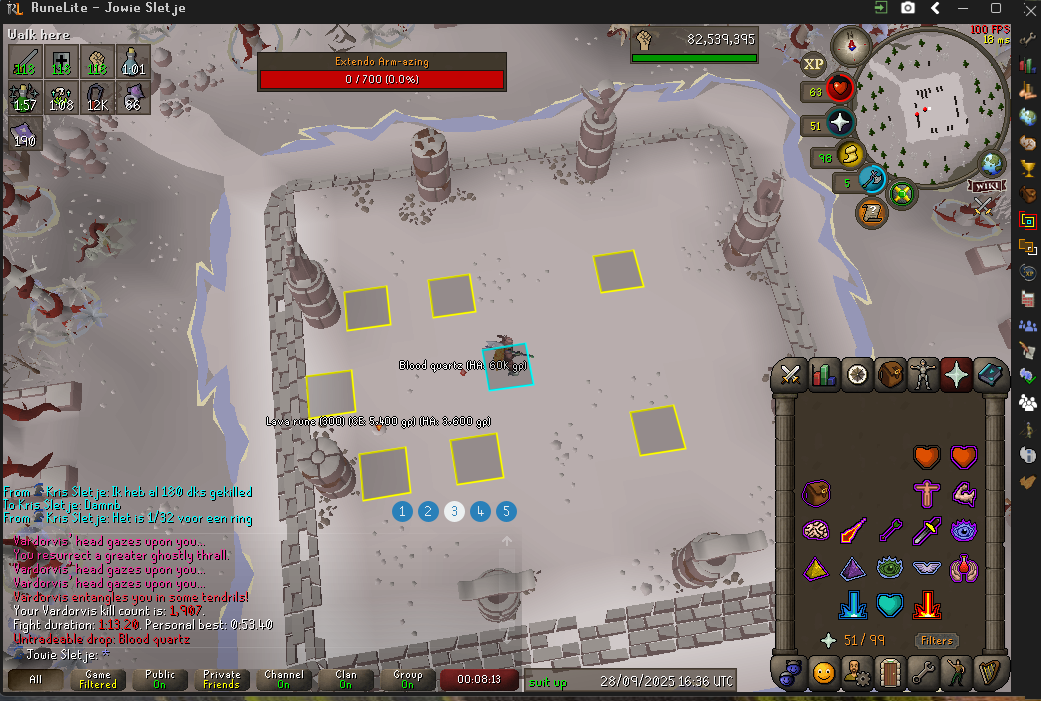Click the prayer Filters button
1041x701 pixels.
click(936, 640)
